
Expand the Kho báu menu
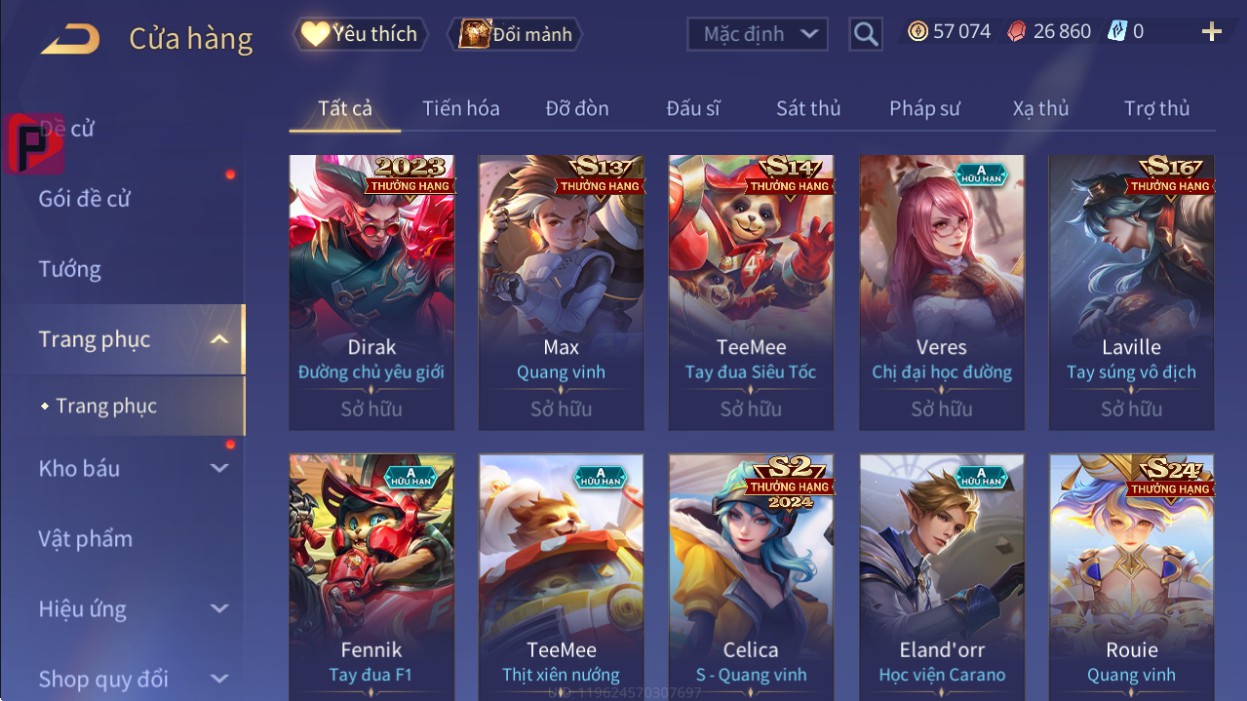[x=130, y=468]
